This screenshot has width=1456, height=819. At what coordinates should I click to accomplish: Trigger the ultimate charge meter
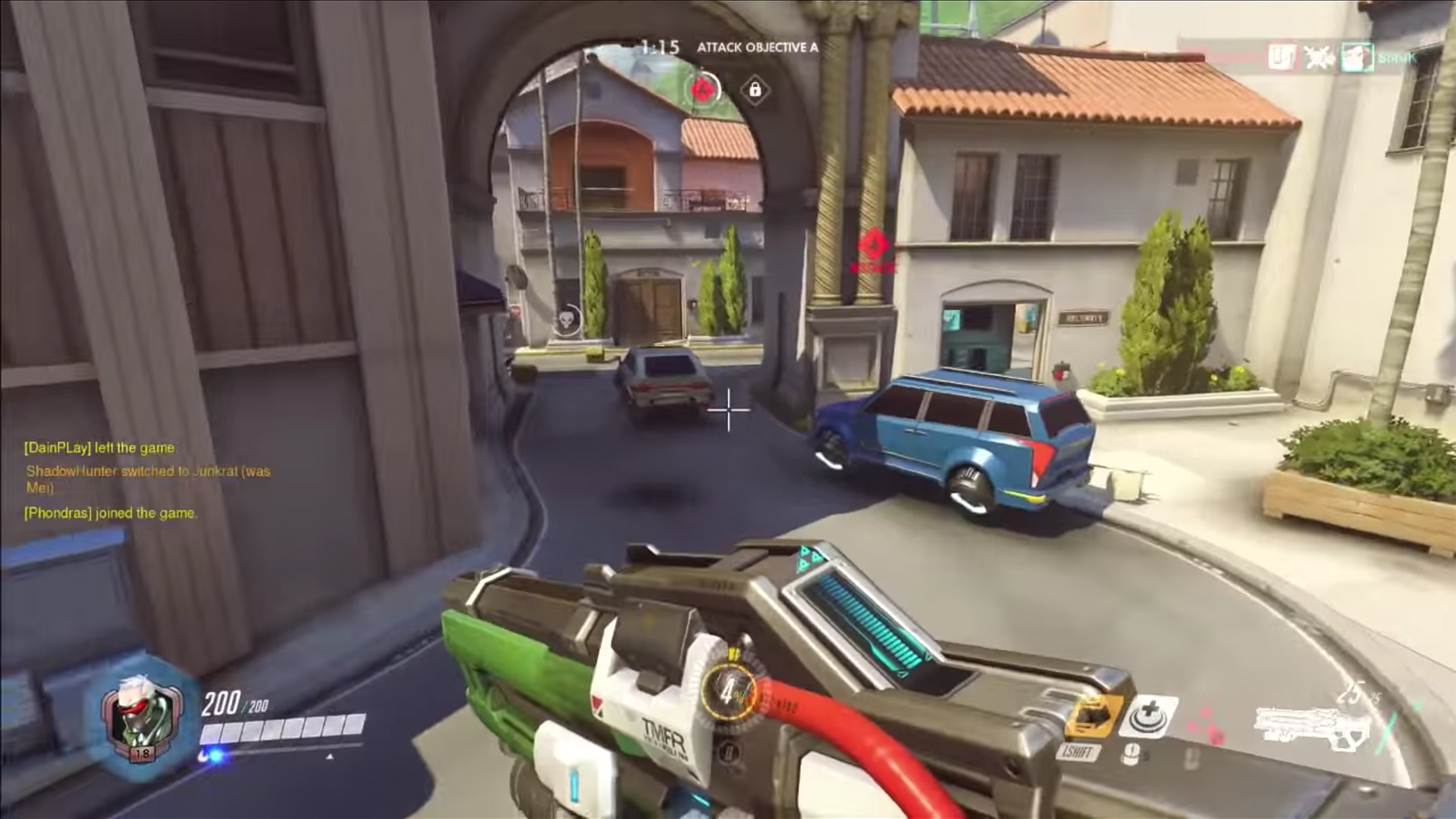pyautogui.click(x=728, y=692)
